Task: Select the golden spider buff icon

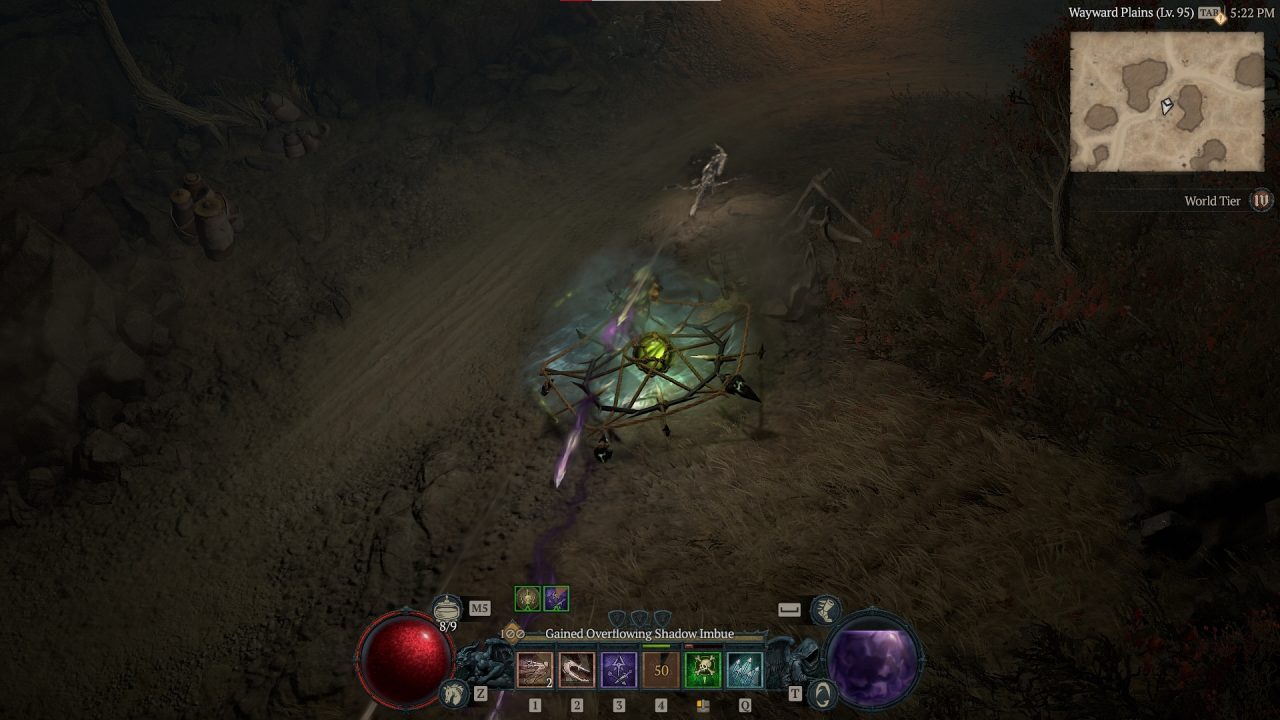Action: click(x=527, y=599)
